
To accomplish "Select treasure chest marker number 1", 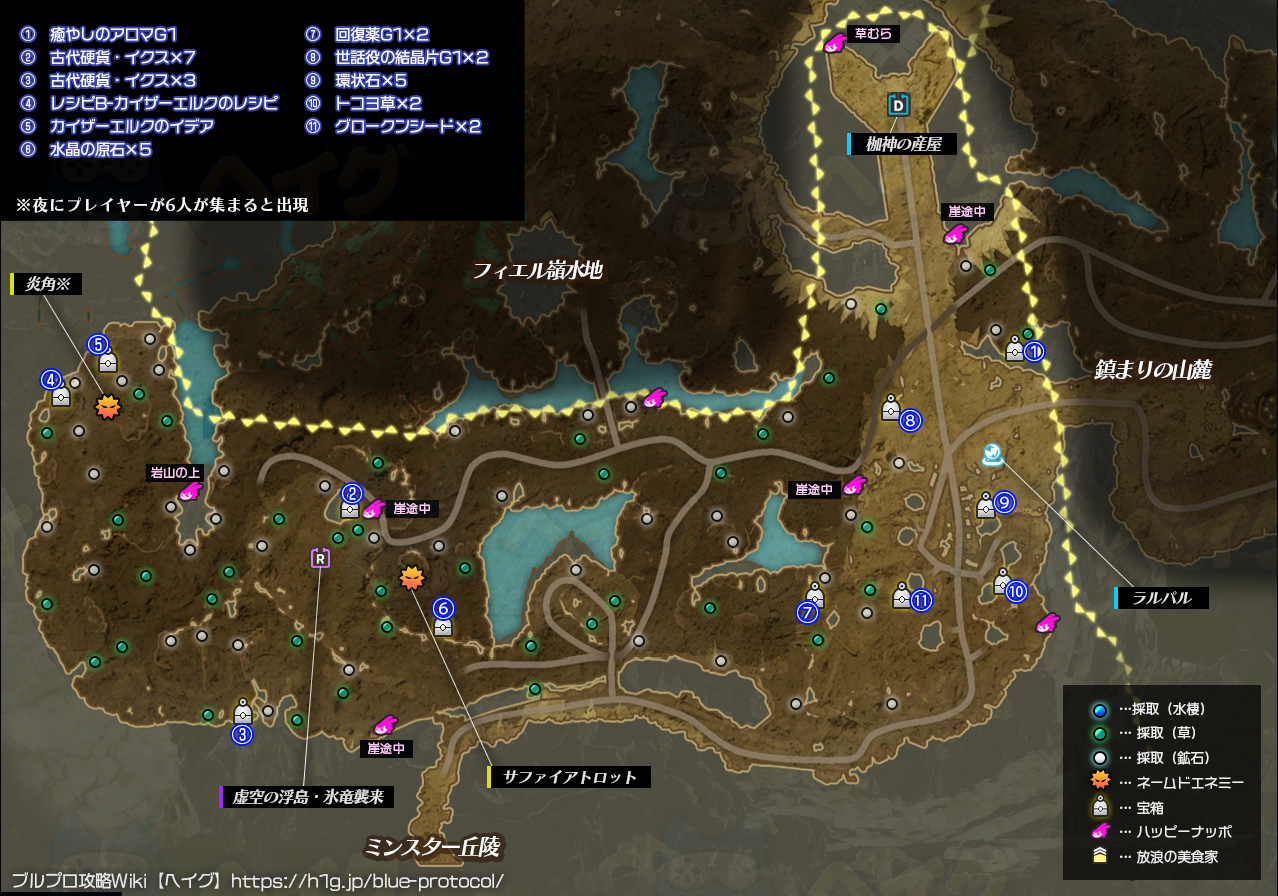I will click(1015, 349).
